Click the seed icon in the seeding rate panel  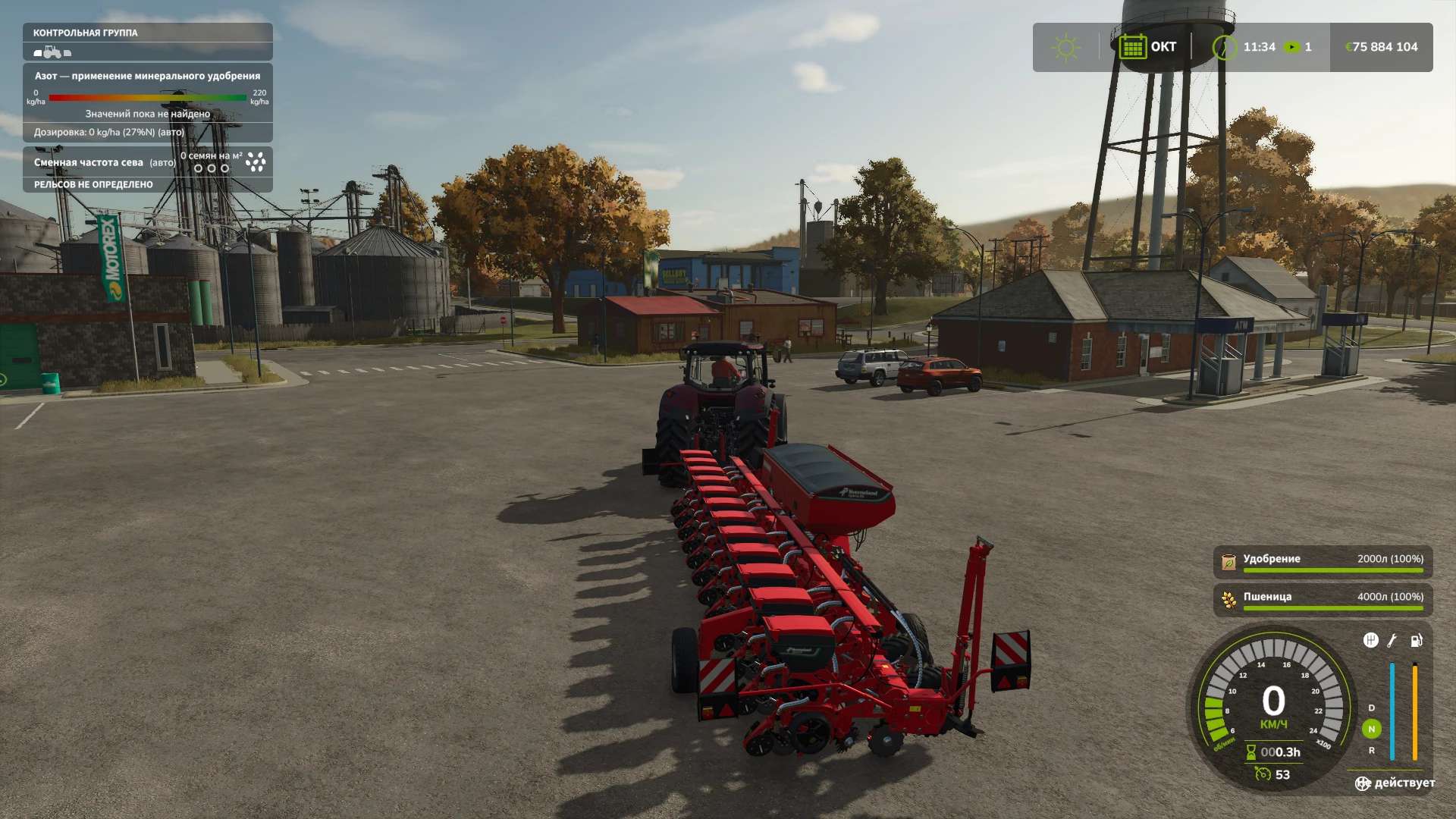point(256,162)
